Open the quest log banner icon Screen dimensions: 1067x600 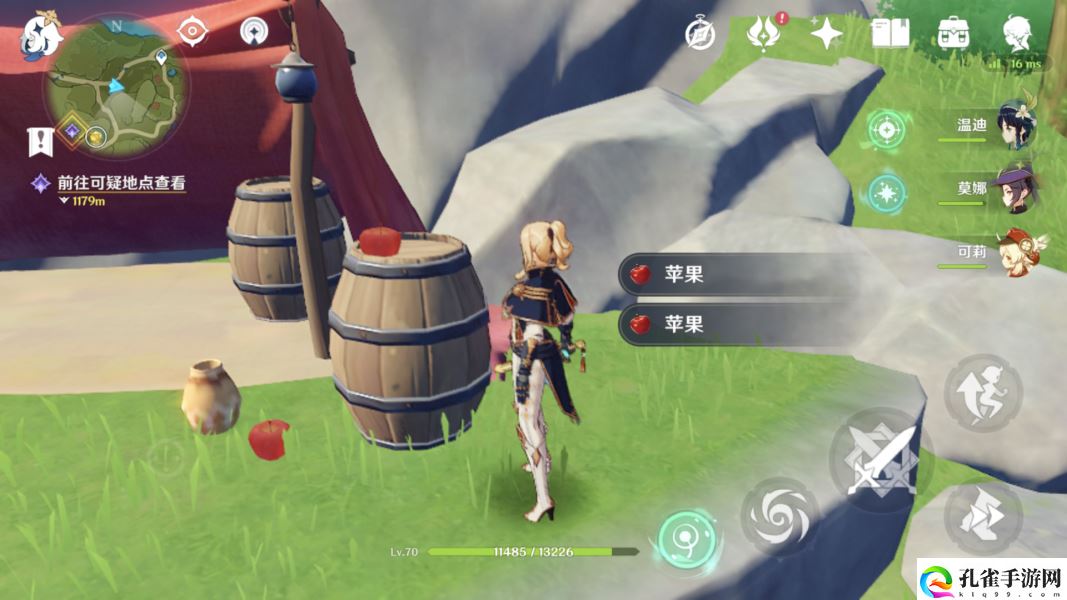click(41, 142)
